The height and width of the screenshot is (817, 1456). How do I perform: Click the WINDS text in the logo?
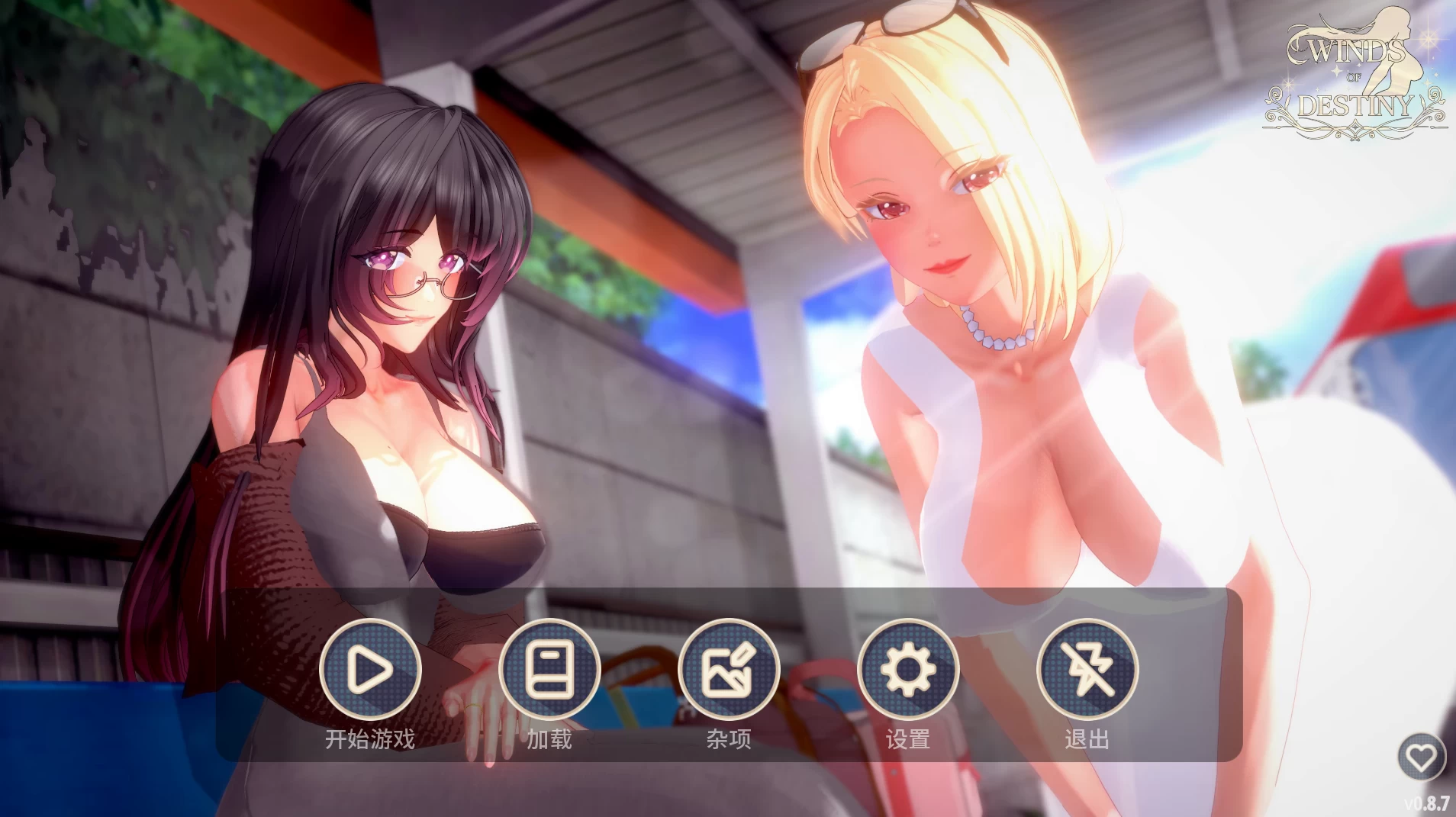1348,51
